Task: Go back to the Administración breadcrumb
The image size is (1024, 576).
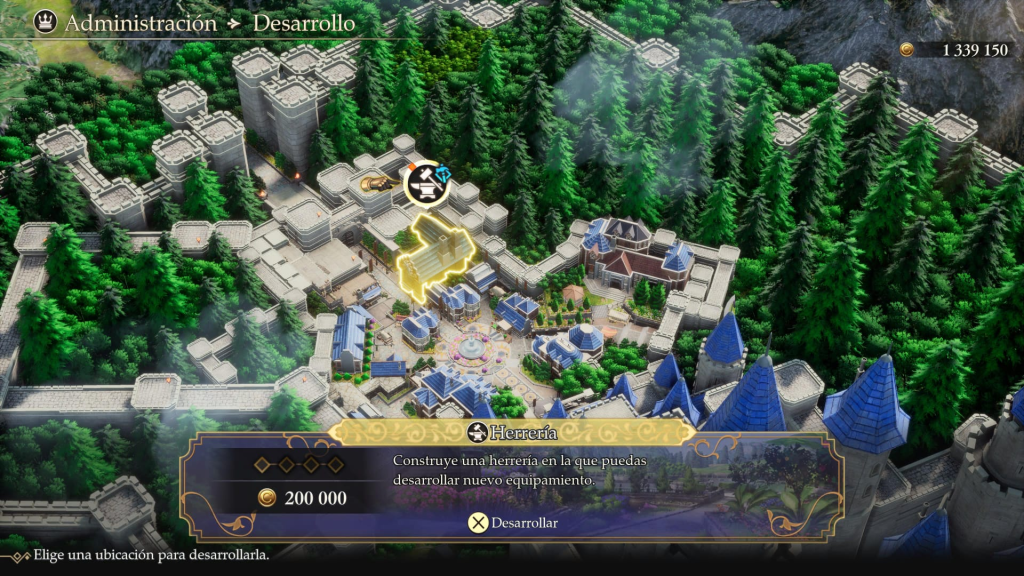Action: [x=140, y=22]
